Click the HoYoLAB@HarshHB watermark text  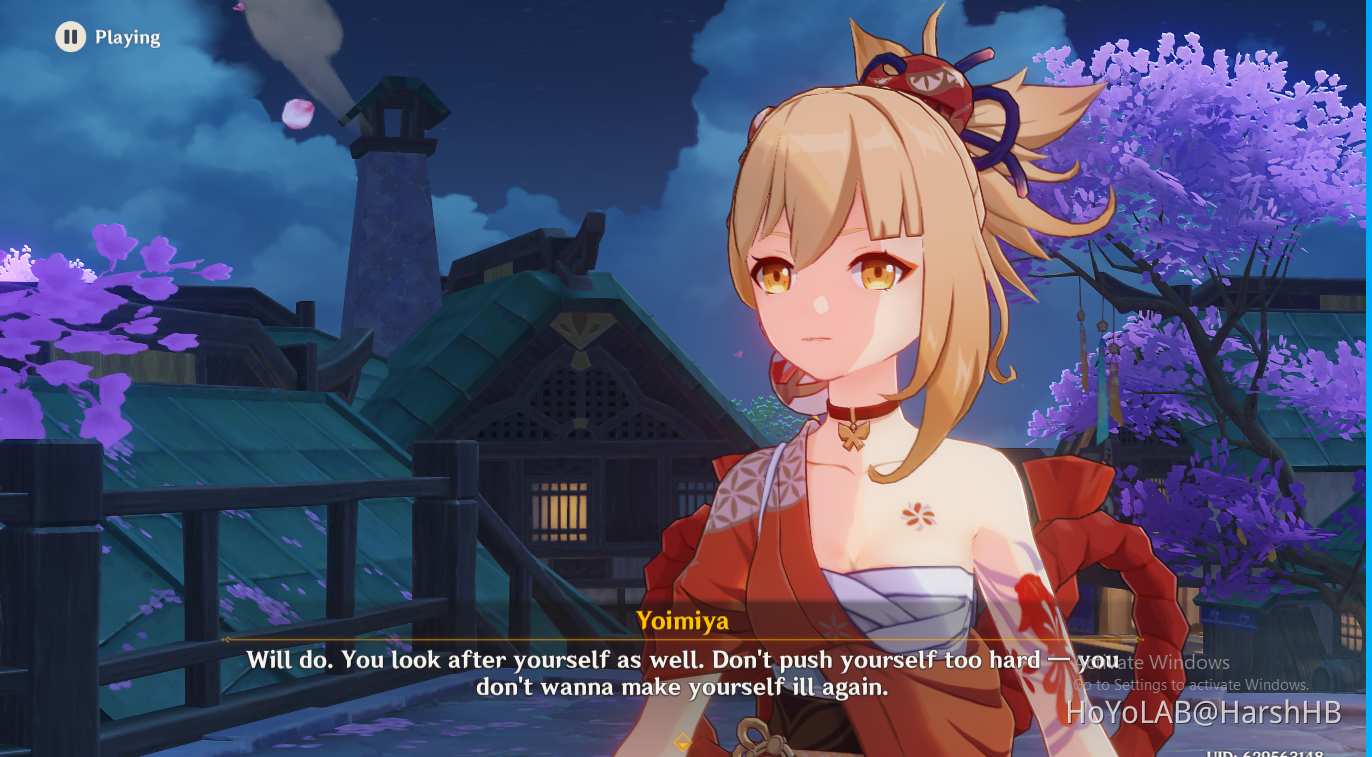1205,714
